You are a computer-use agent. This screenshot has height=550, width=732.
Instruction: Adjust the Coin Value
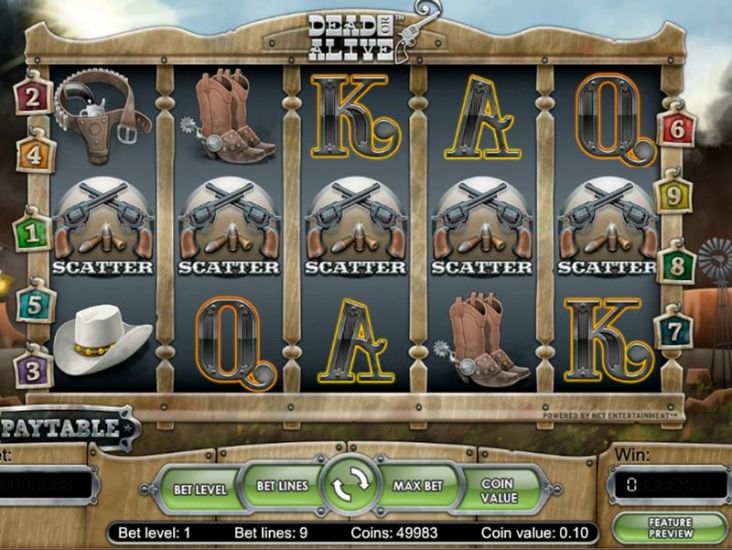tap(497, 489)
